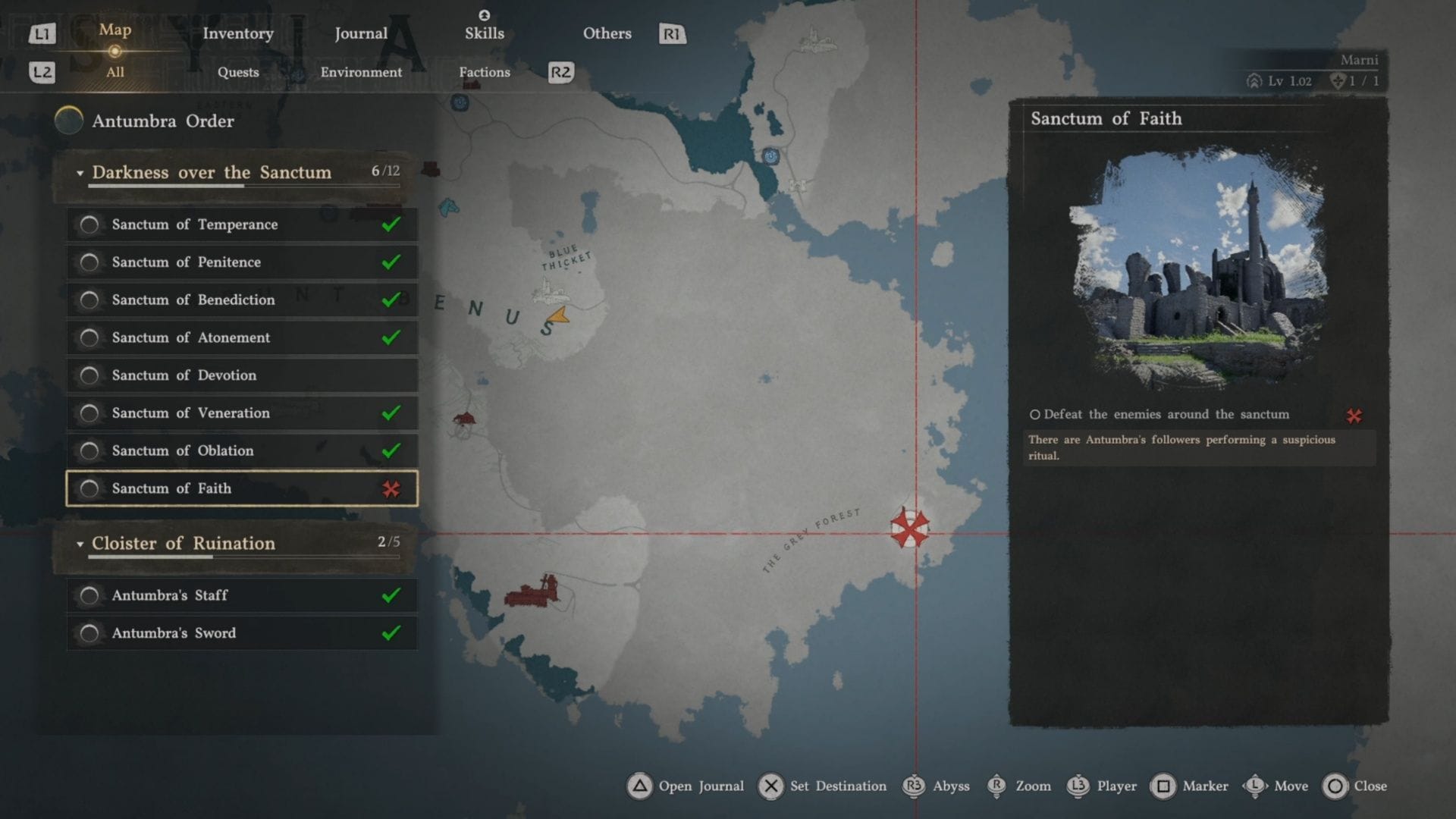1456x819 pixels.
Task: Select the All map filter
Action: pos(115,72)
